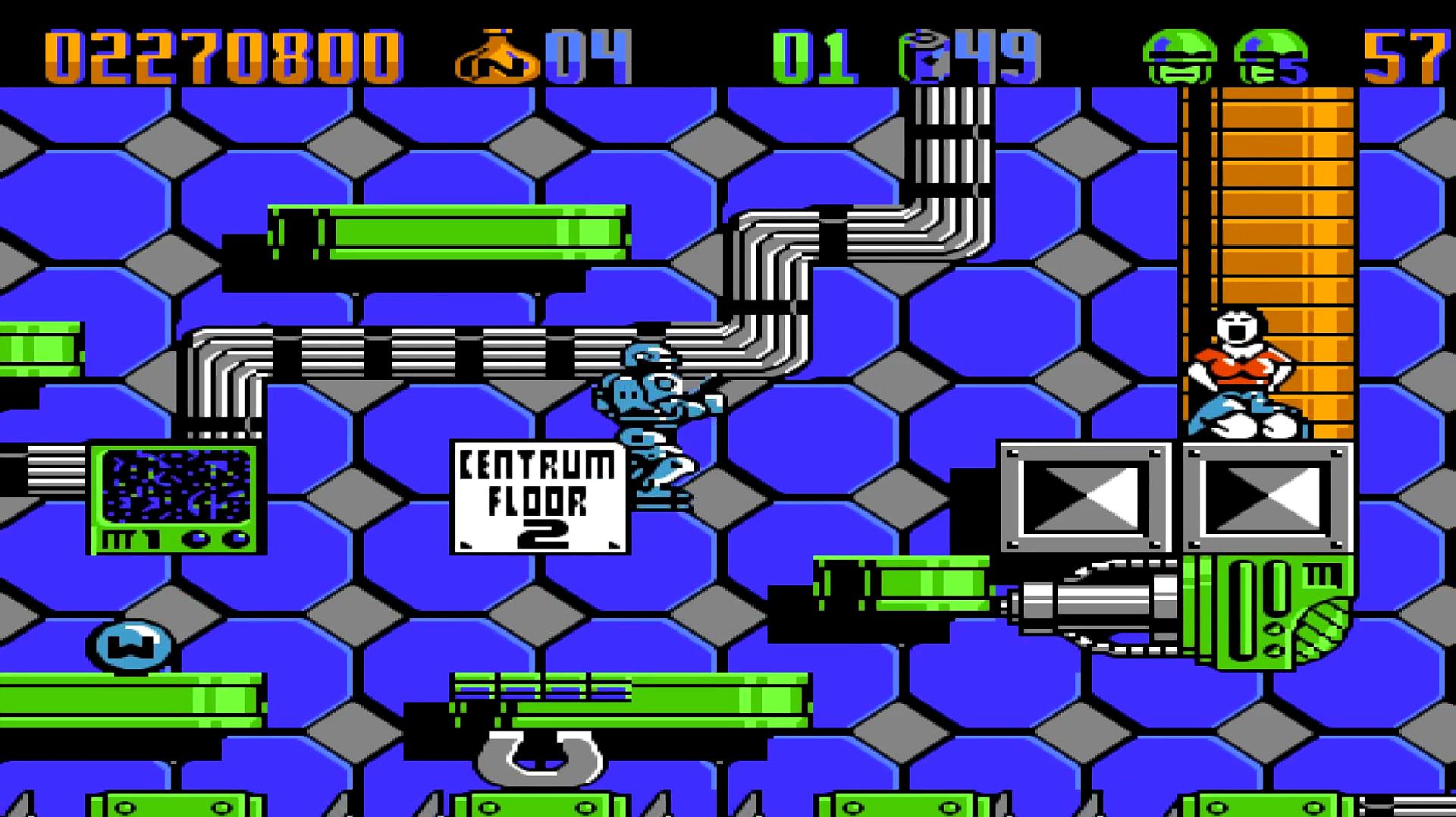Click the green helmet icon marked 5

click(1272, 57)
